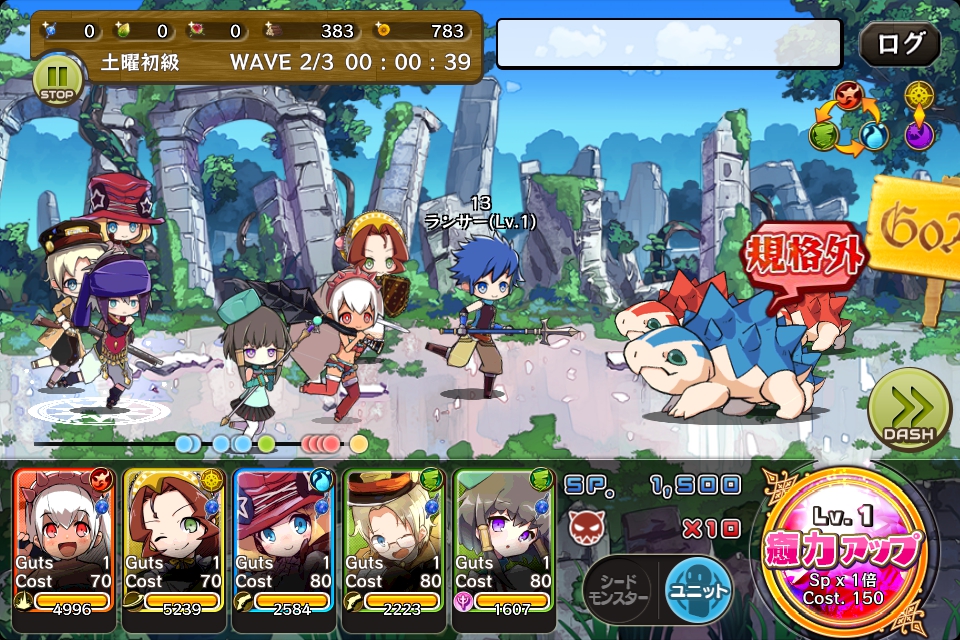Open the battle log (ログ)

pos(899,45)
